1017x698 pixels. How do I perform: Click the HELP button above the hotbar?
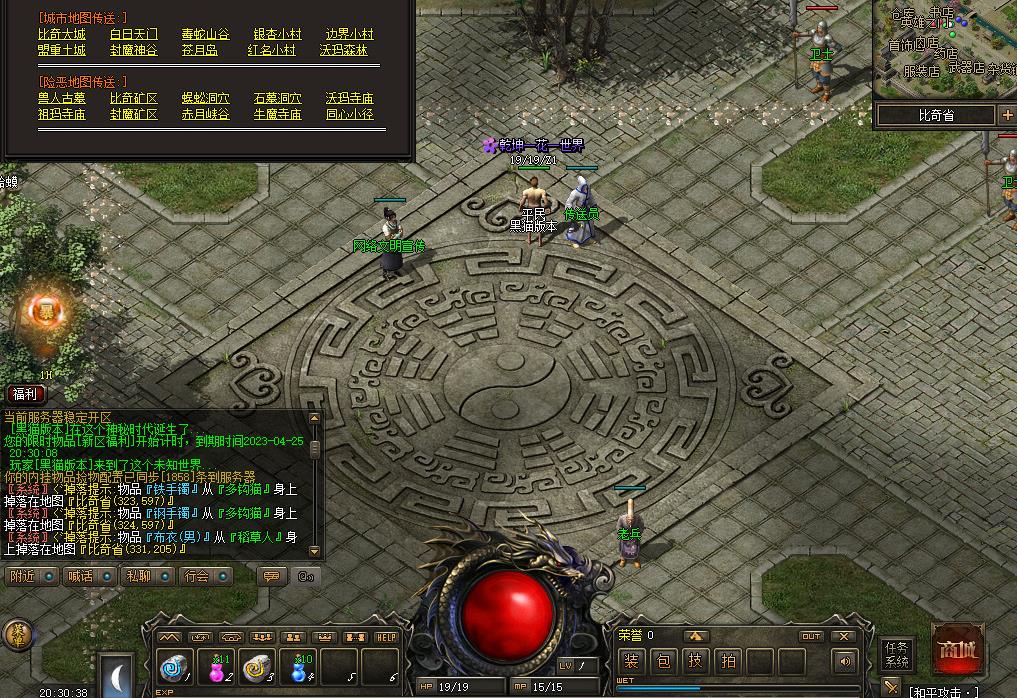(x=386, y=637)
